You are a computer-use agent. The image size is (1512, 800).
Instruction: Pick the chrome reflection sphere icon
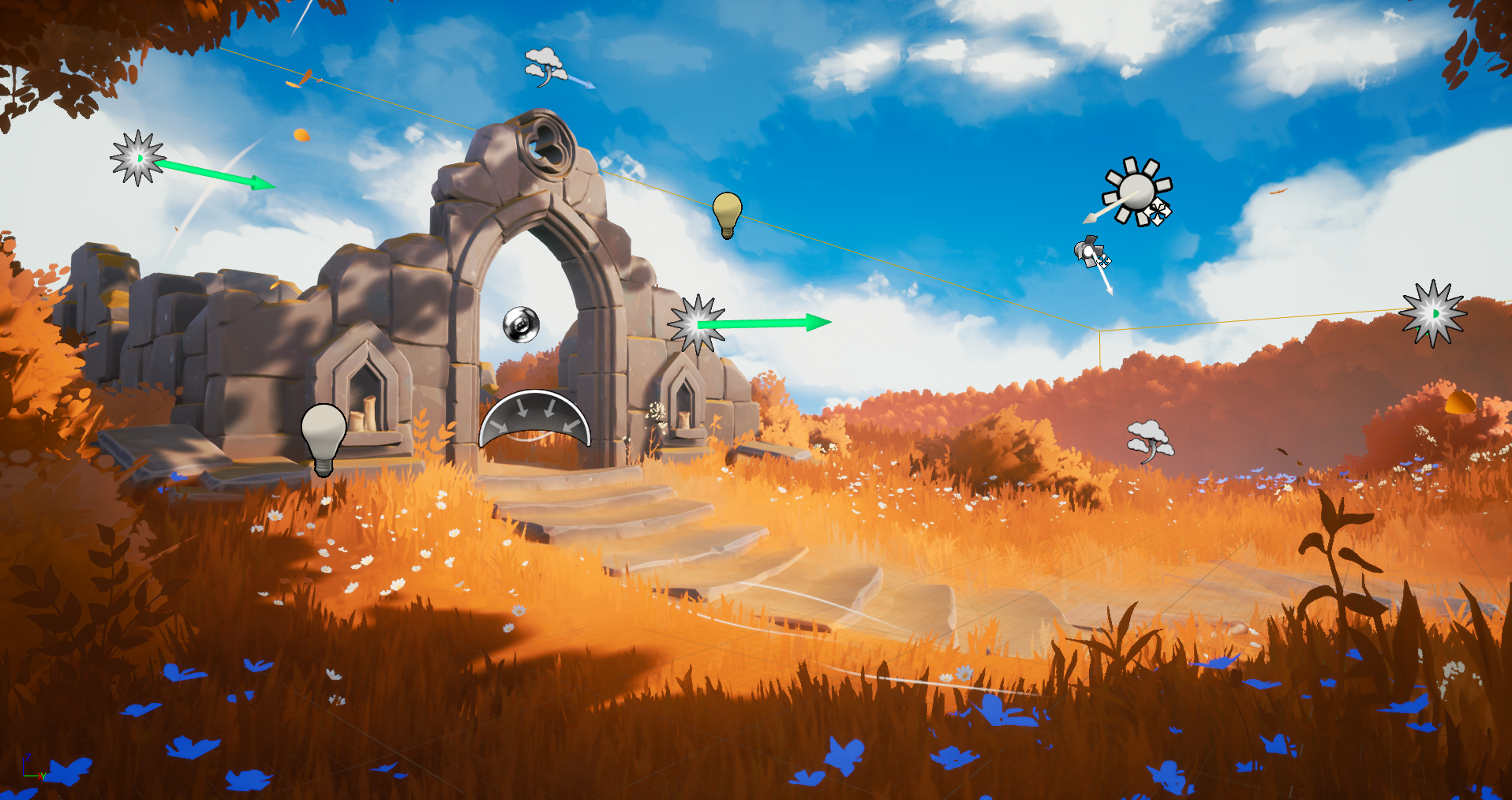pyautogui.click(x=521, y=324)
